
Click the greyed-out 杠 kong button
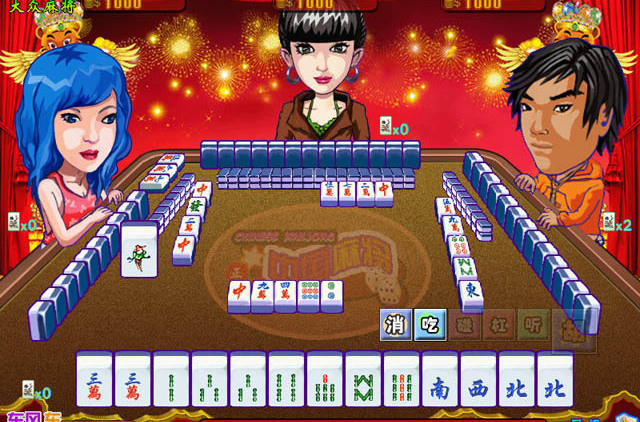click(x=499, y=324)
